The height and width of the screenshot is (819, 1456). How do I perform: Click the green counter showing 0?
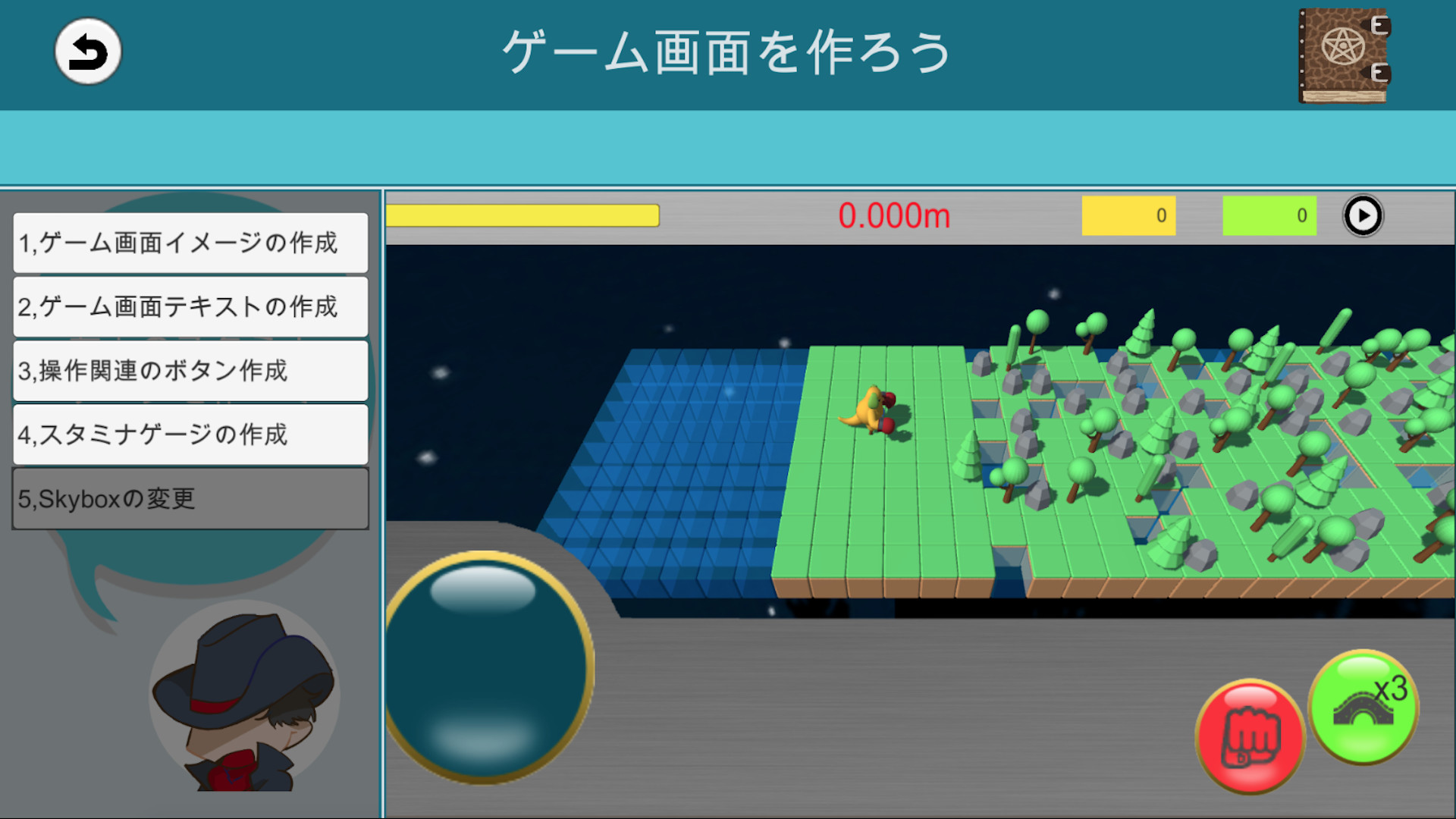coord(1269,215)
